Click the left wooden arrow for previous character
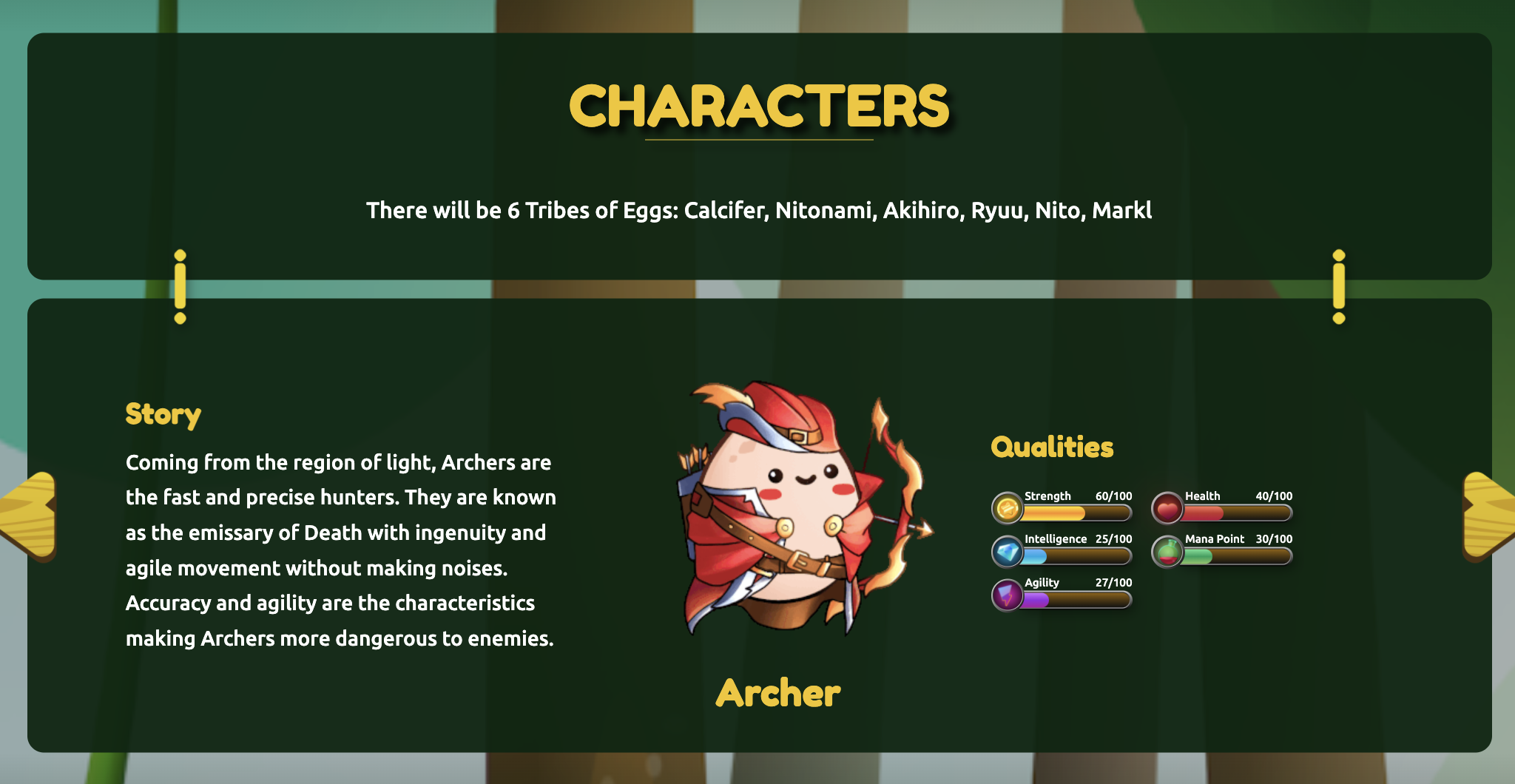 coord(30,515)
